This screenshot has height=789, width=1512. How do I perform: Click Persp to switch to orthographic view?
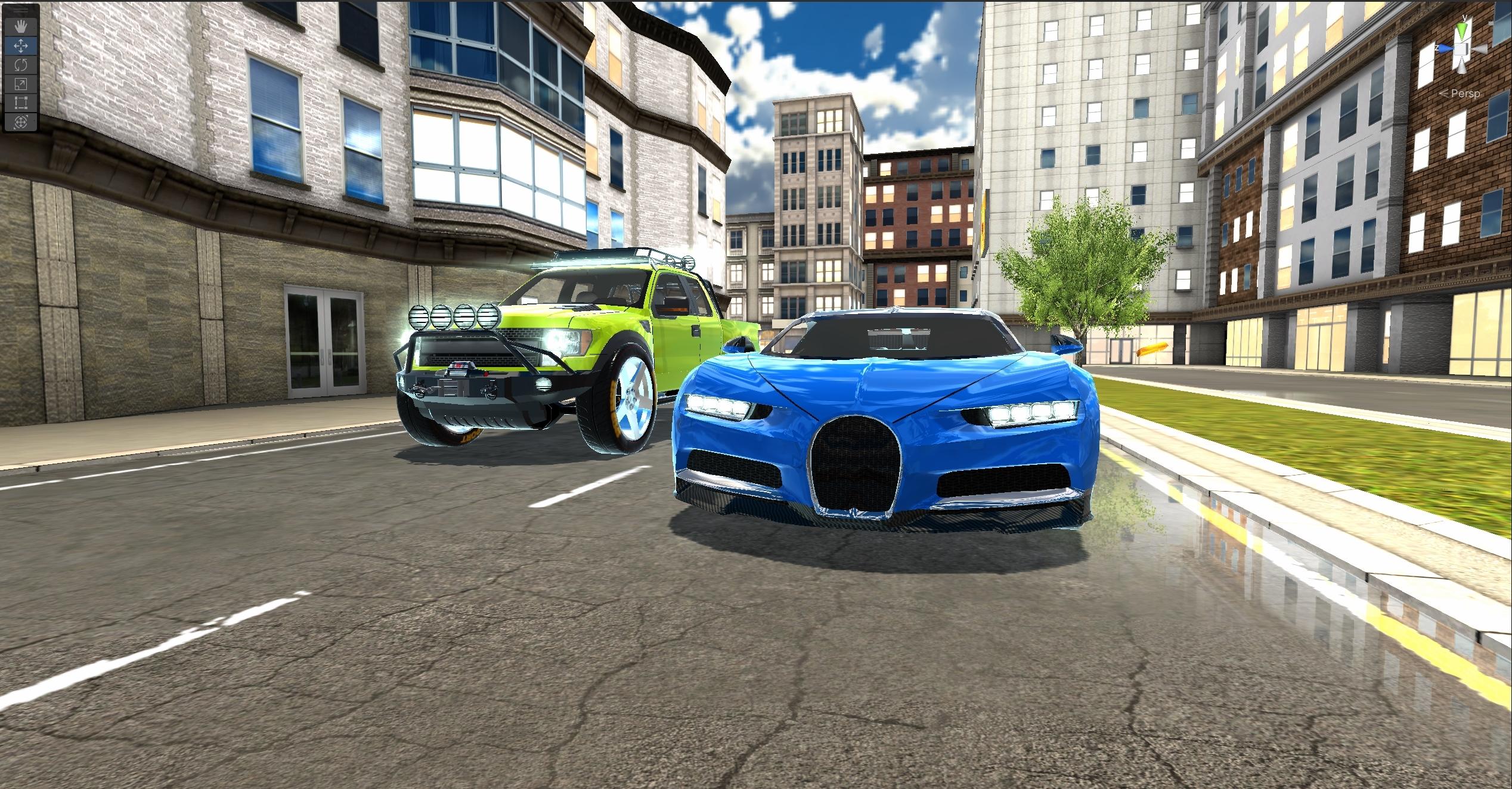coord(1467,94)
